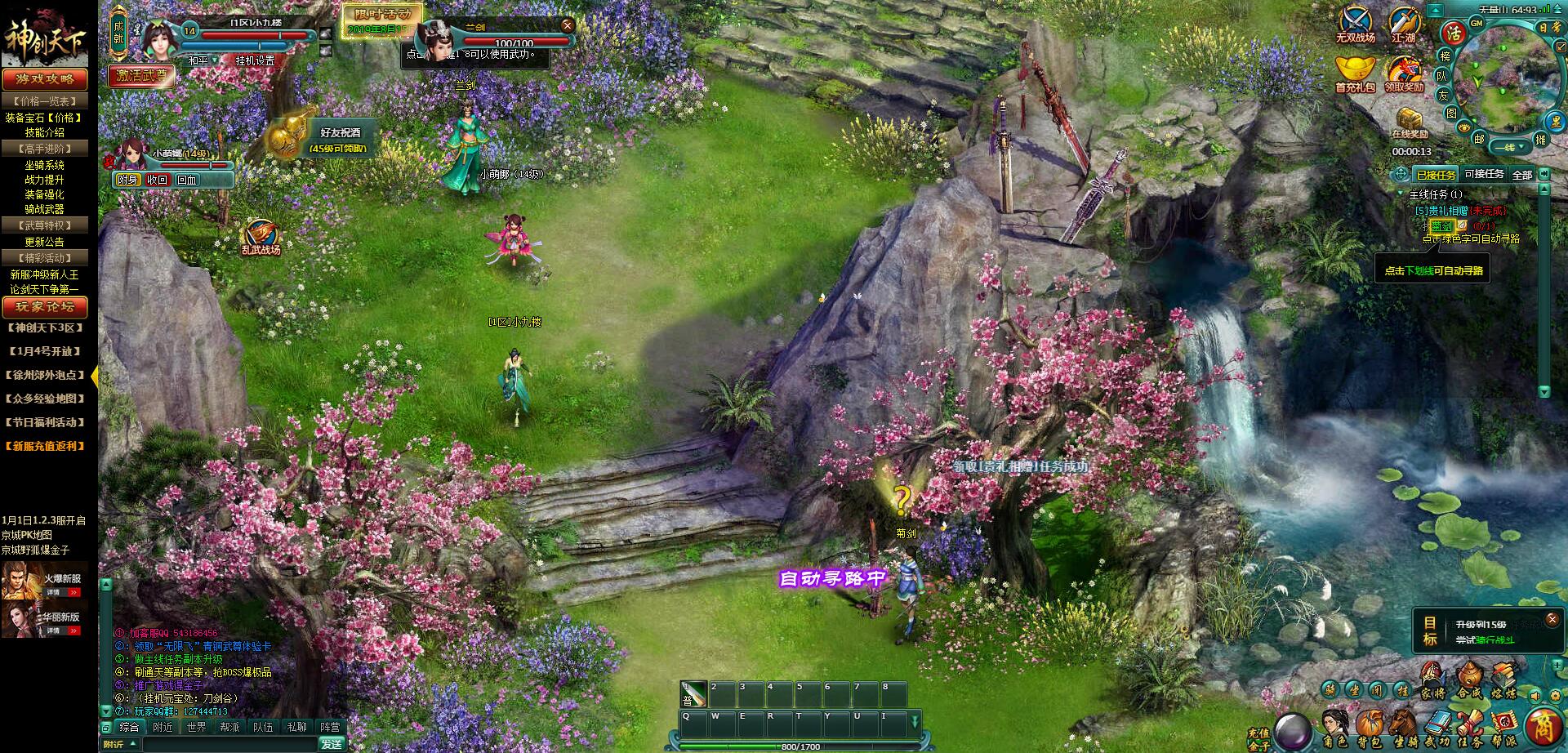Viewport: 1568px width, 753px height.
Task: Collapse the minimap with its top arrow
Action: [1435, 10]
